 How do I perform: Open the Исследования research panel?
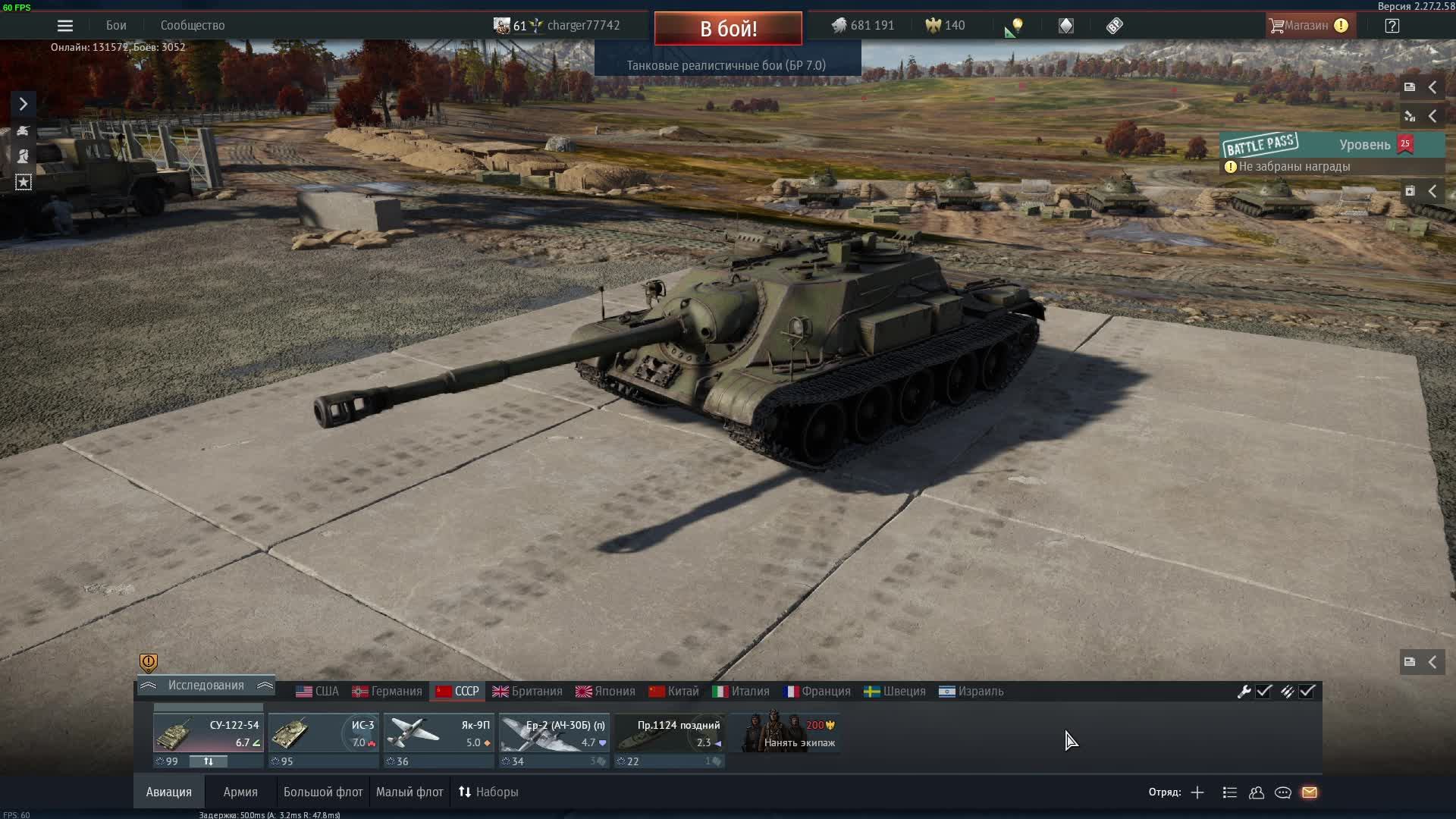(206, 686)
